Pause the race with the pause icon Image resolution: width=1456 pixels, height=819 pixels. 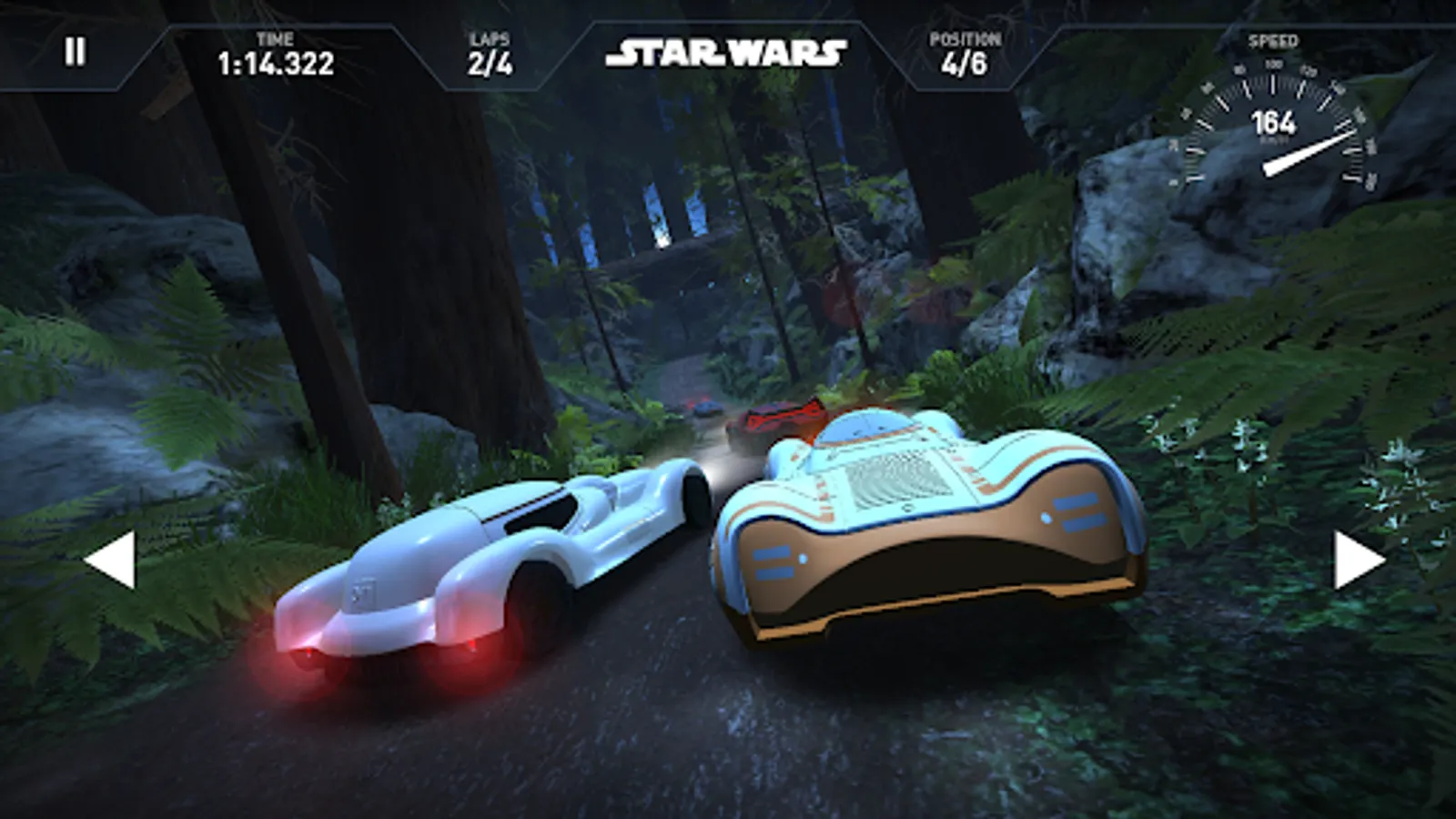point(77,52)
